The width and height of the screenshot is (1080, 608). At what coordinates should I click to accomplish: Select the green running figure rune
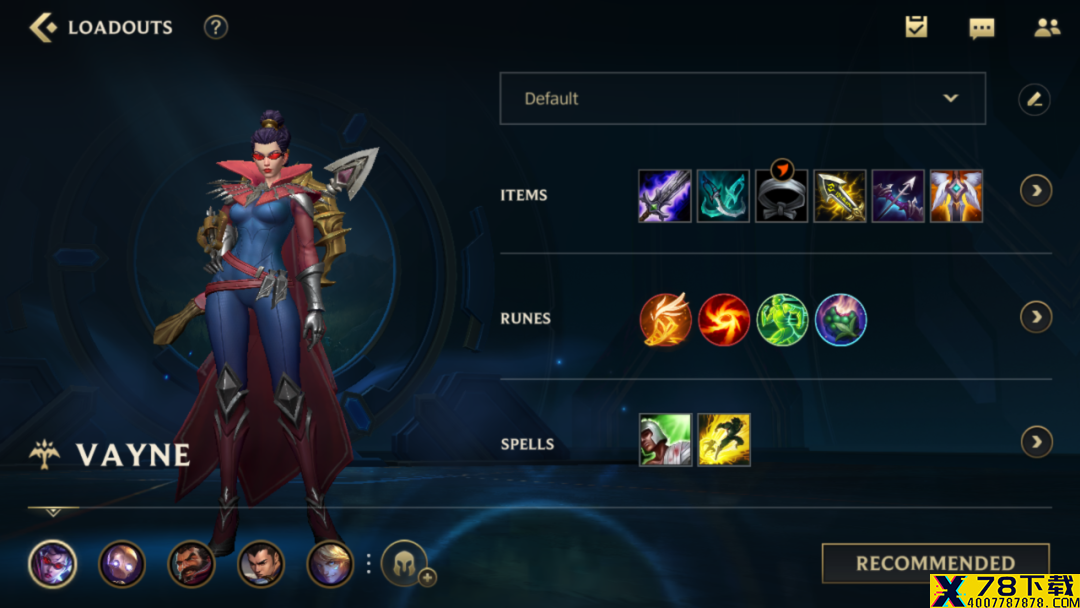tap(782, 320)
